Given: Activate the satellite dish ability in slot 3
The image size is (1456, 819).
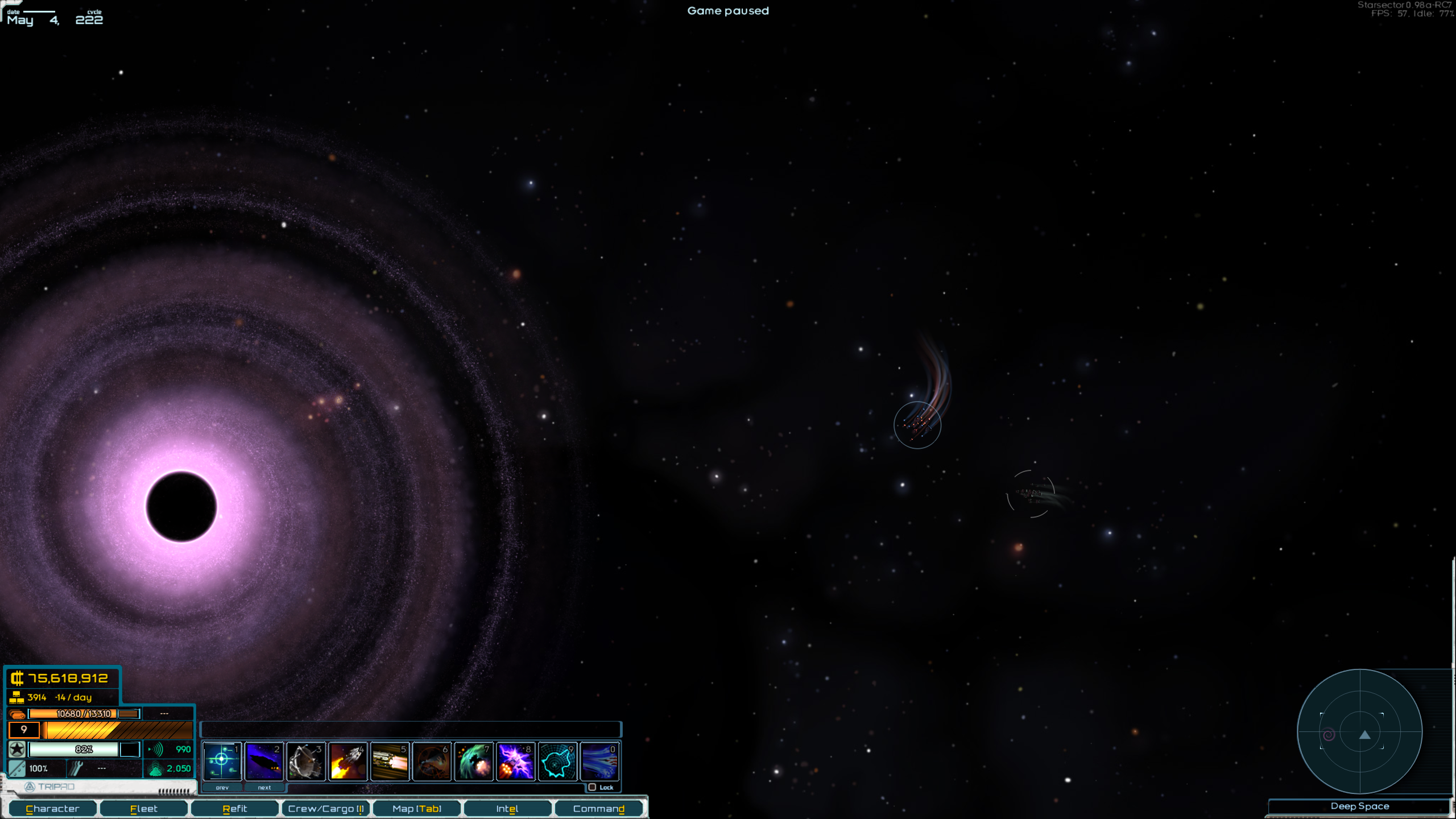Looking at the screenshot, I should point(307,762).
